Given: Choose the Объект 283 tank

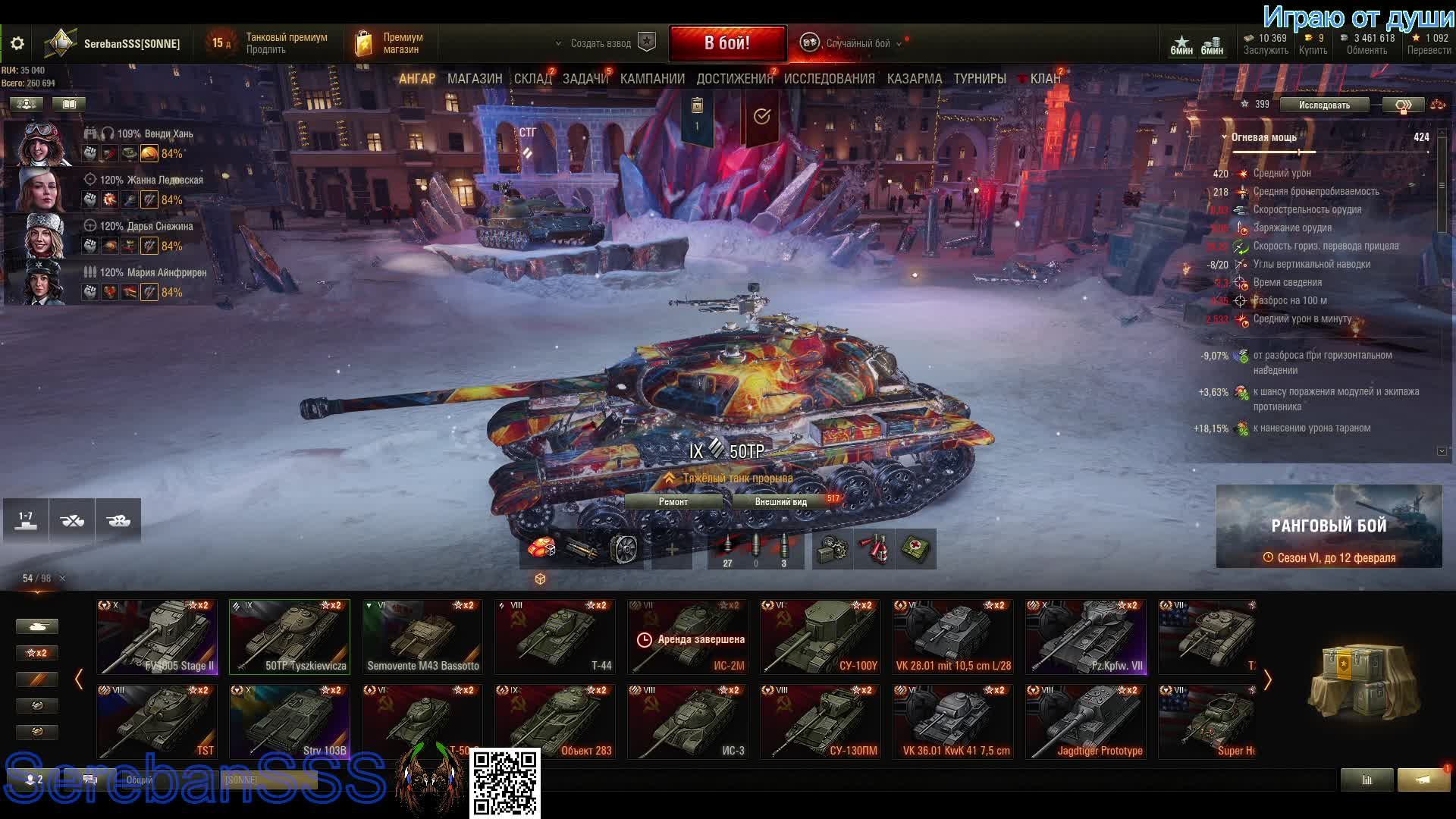Looking at the screenshot, I should coord(555,722).
